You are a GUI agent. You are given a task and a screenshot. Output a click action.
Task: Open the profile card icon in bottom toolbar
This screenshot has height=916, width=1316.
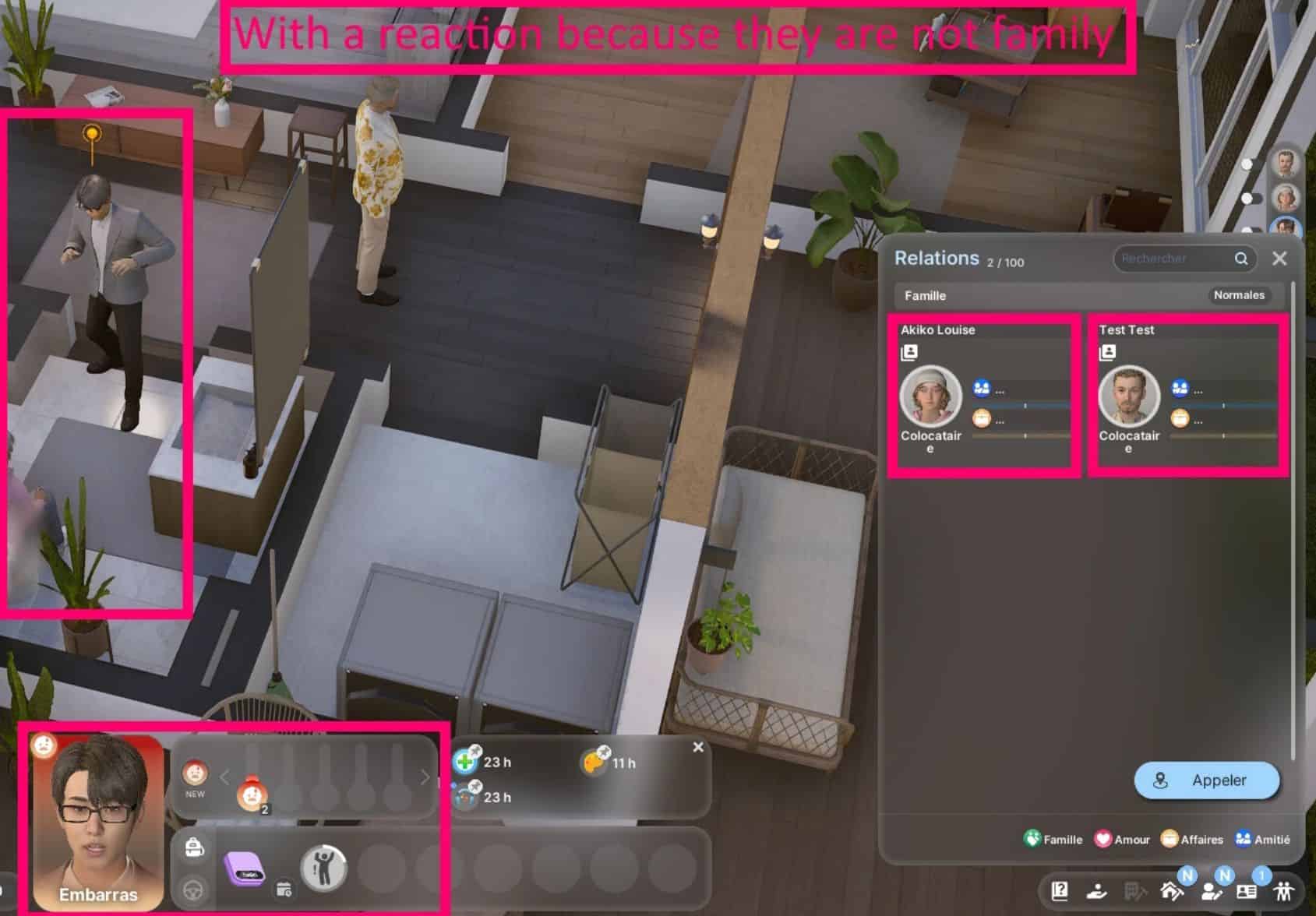tap(1246, 891)
